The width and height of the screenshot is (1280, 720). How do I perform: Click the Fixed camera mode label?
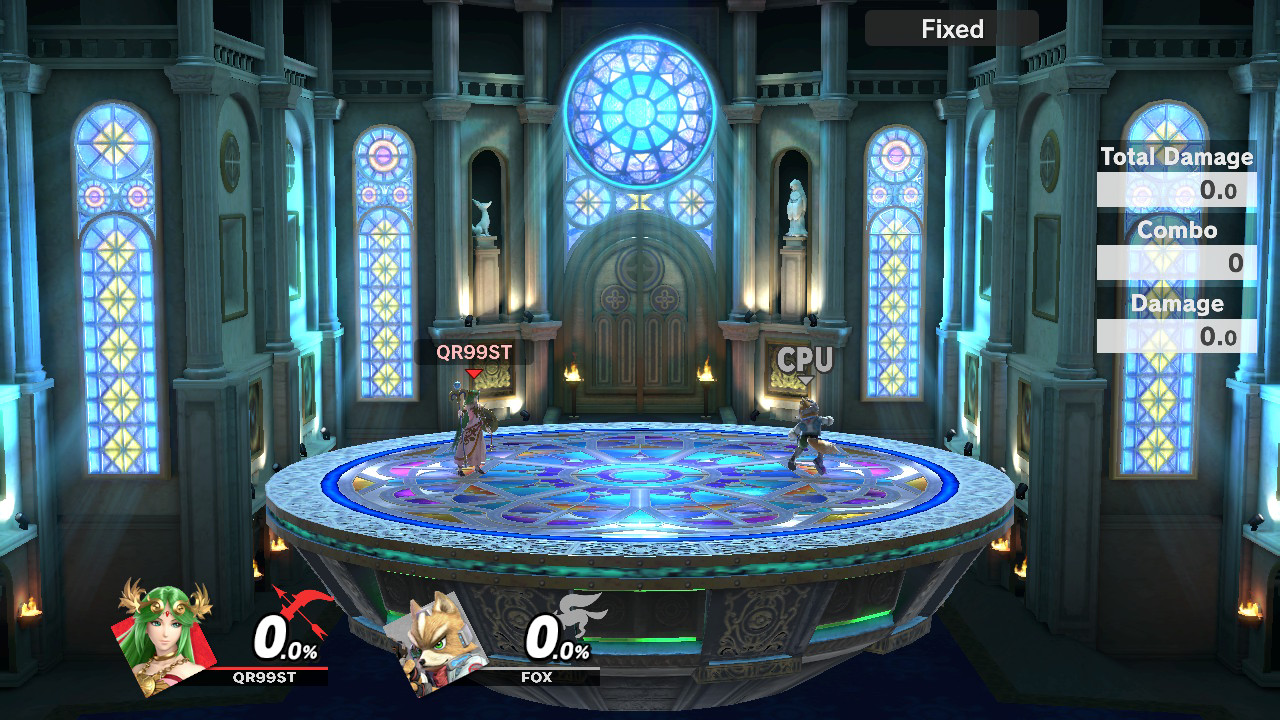(x=952, y=29)
